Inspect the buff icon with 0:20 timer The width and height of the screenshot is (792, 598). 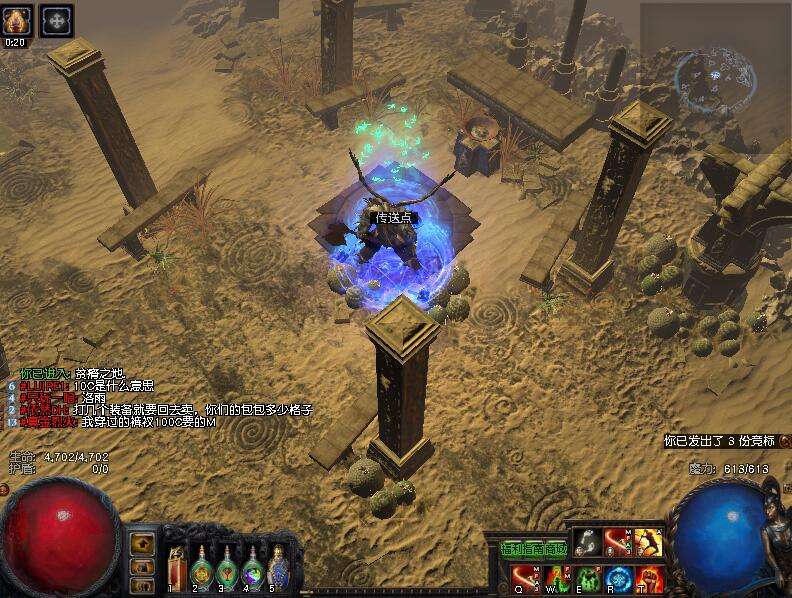(x=17, y=20)
